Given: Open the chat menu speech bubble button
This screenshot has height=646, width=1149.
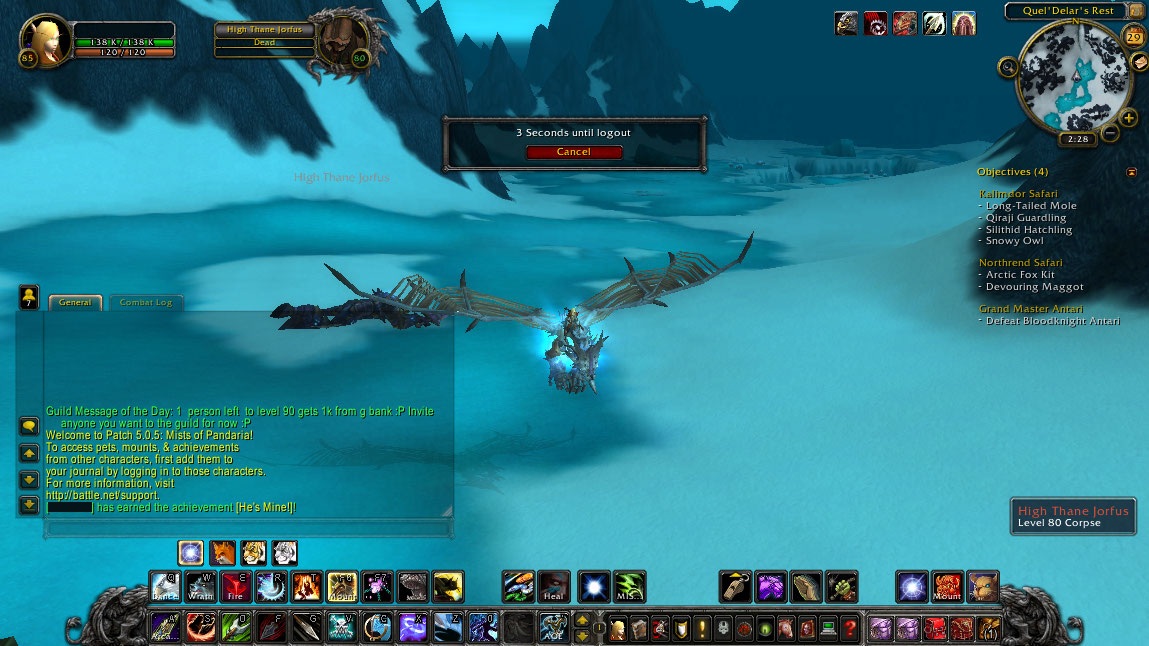Looking at the screenshot, I should 29,425.
